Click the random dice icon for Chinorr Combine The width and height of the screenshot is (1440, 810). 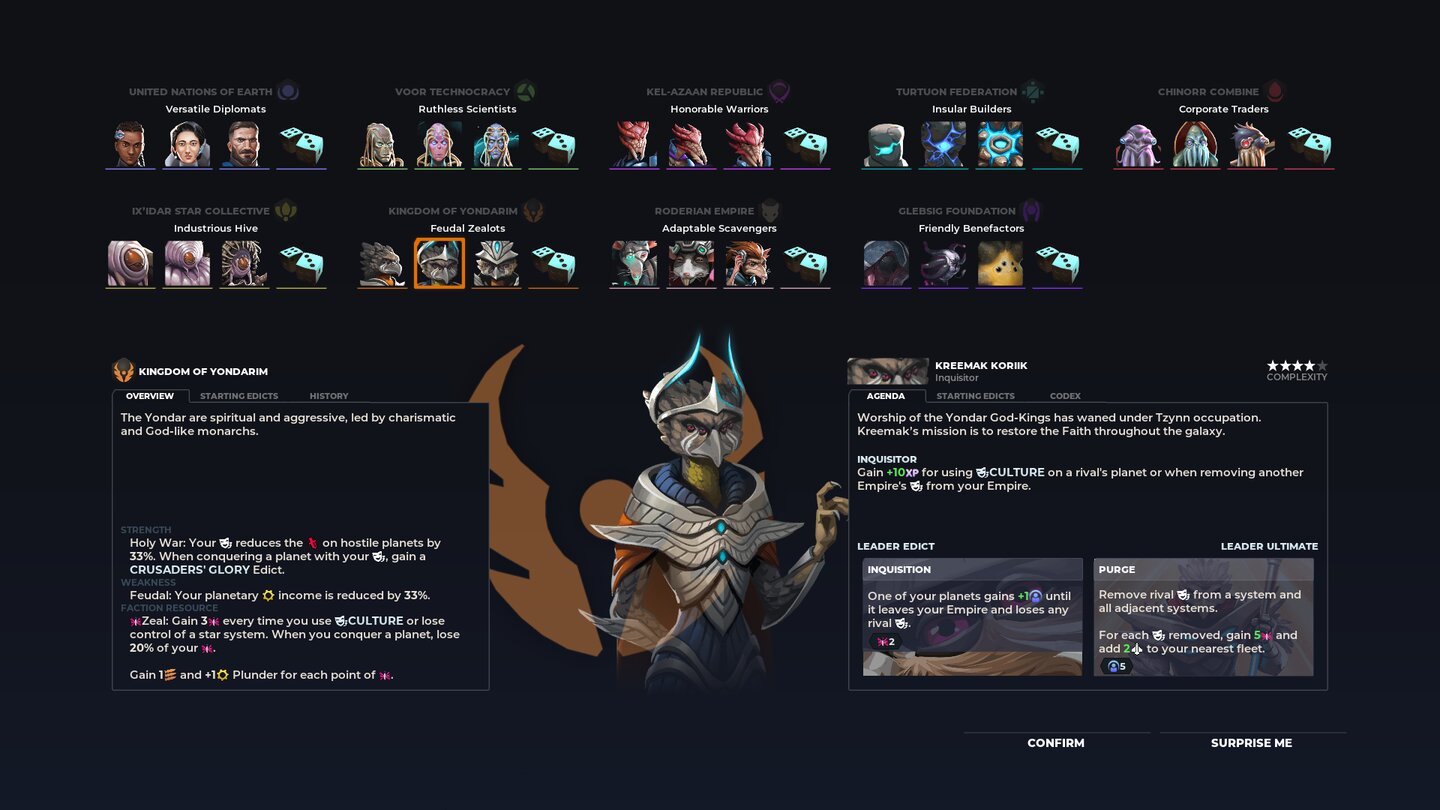tap(1309, 143)
